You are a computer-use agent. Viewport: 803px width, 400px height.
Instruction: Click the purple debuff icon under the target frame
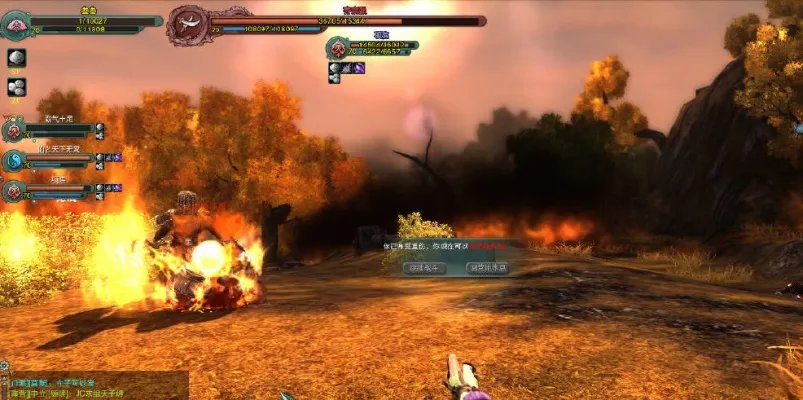pyautogui.click(x=358, y=68)
